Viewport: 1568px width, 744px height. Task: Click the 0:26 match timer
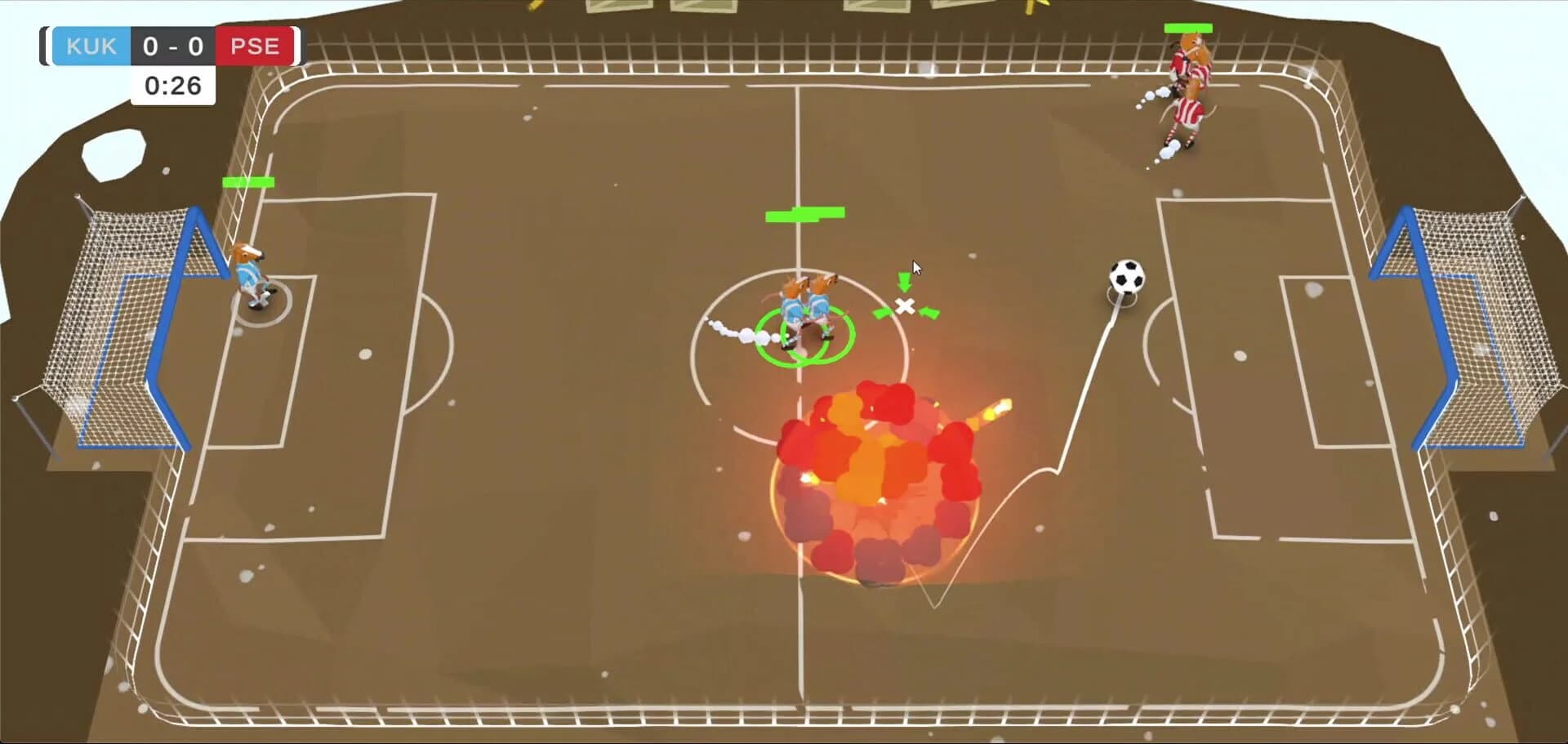coord(172,84)
